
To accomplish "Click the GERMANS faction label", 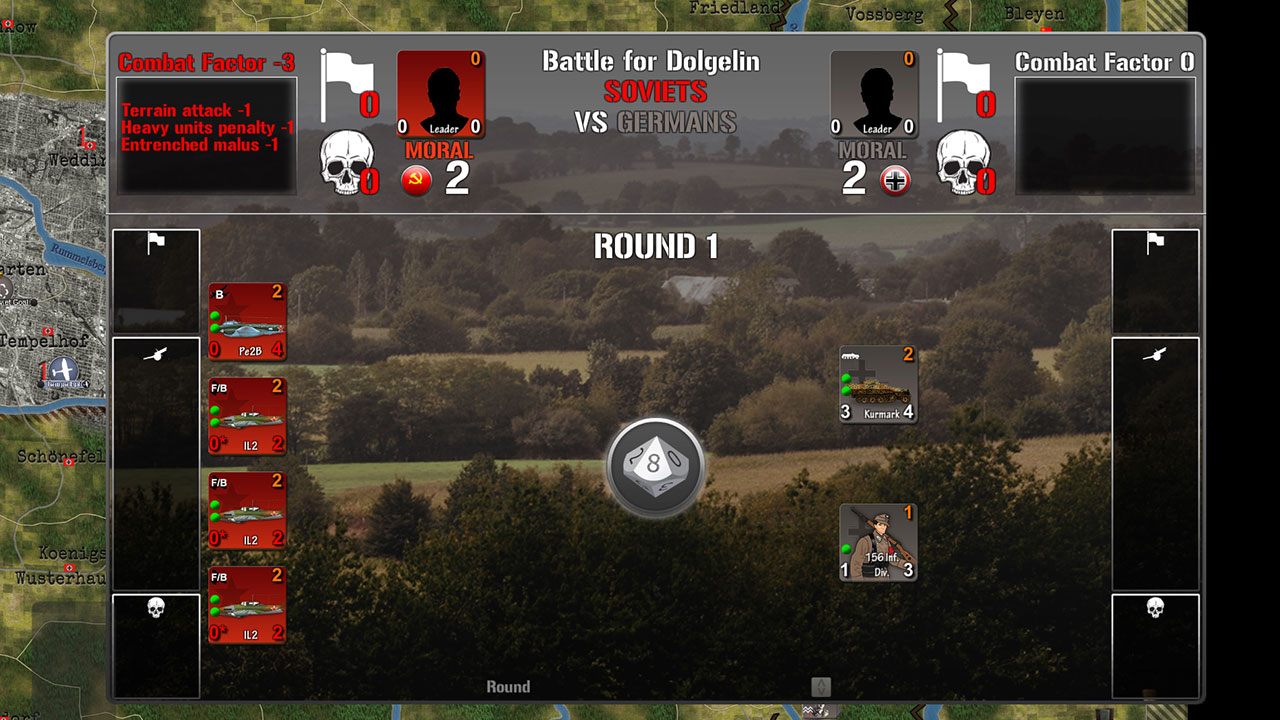I will coord(676,125).
